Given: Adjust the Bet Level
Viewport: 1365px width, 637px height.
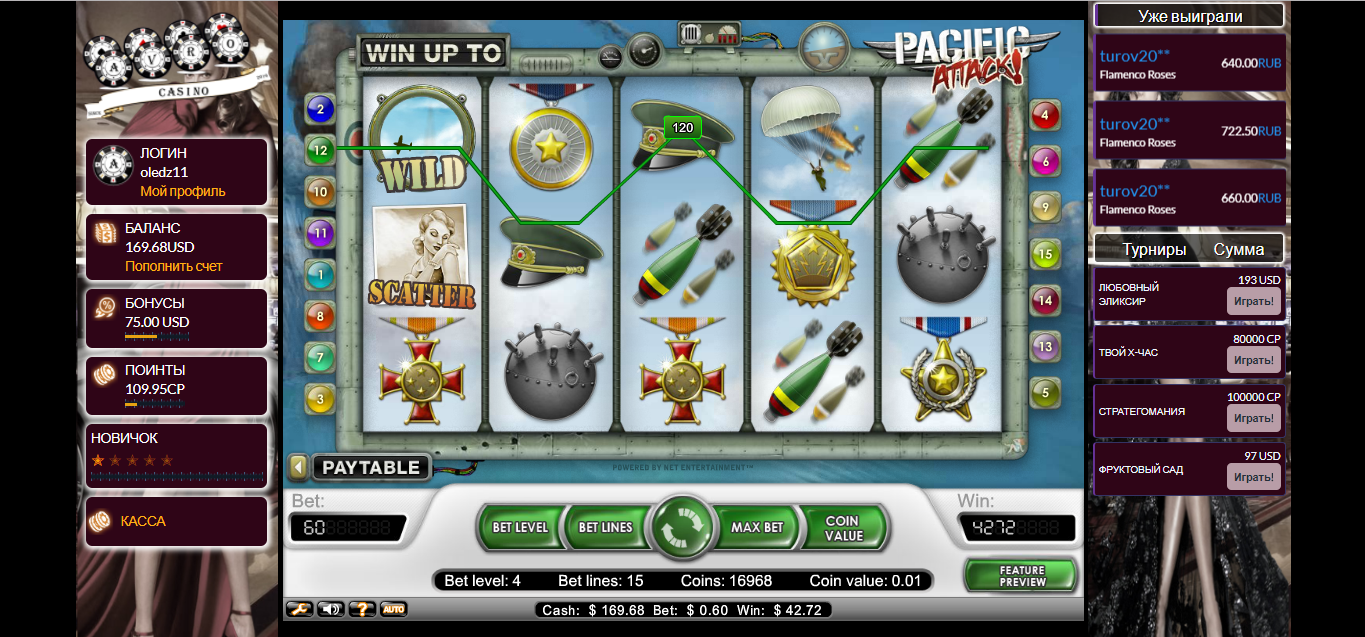Looking at the screenshot, I should click(x=520, y=527).
